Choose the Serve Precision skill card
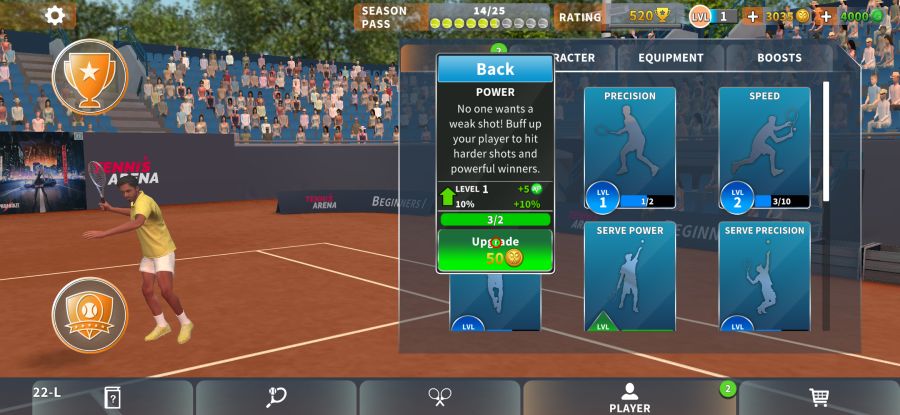This screenshot has height=415, width=900. coord(764,277)
